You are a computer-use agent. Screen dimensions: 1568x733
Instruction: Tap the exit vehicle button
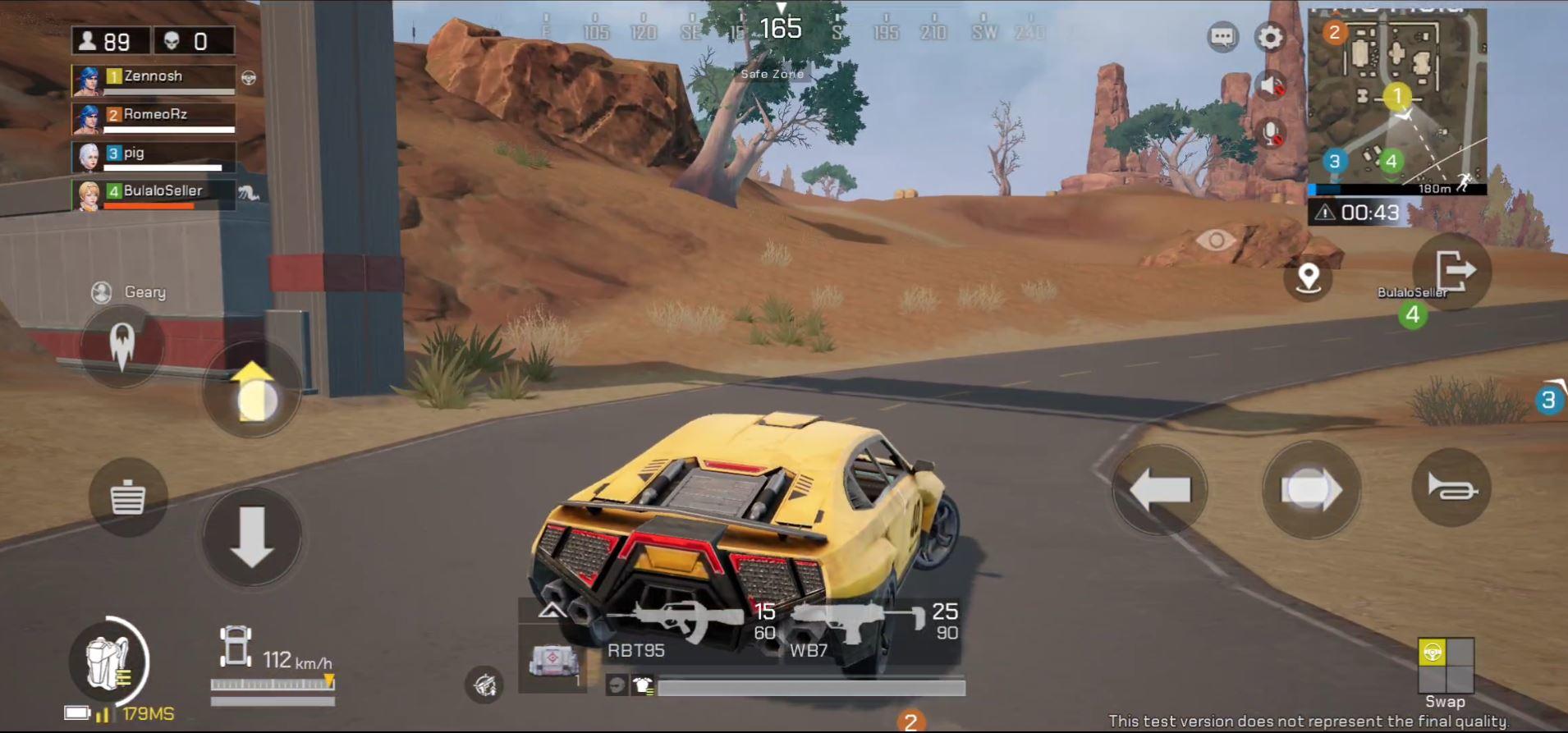pyautogui.click(x=1453, y=271)
